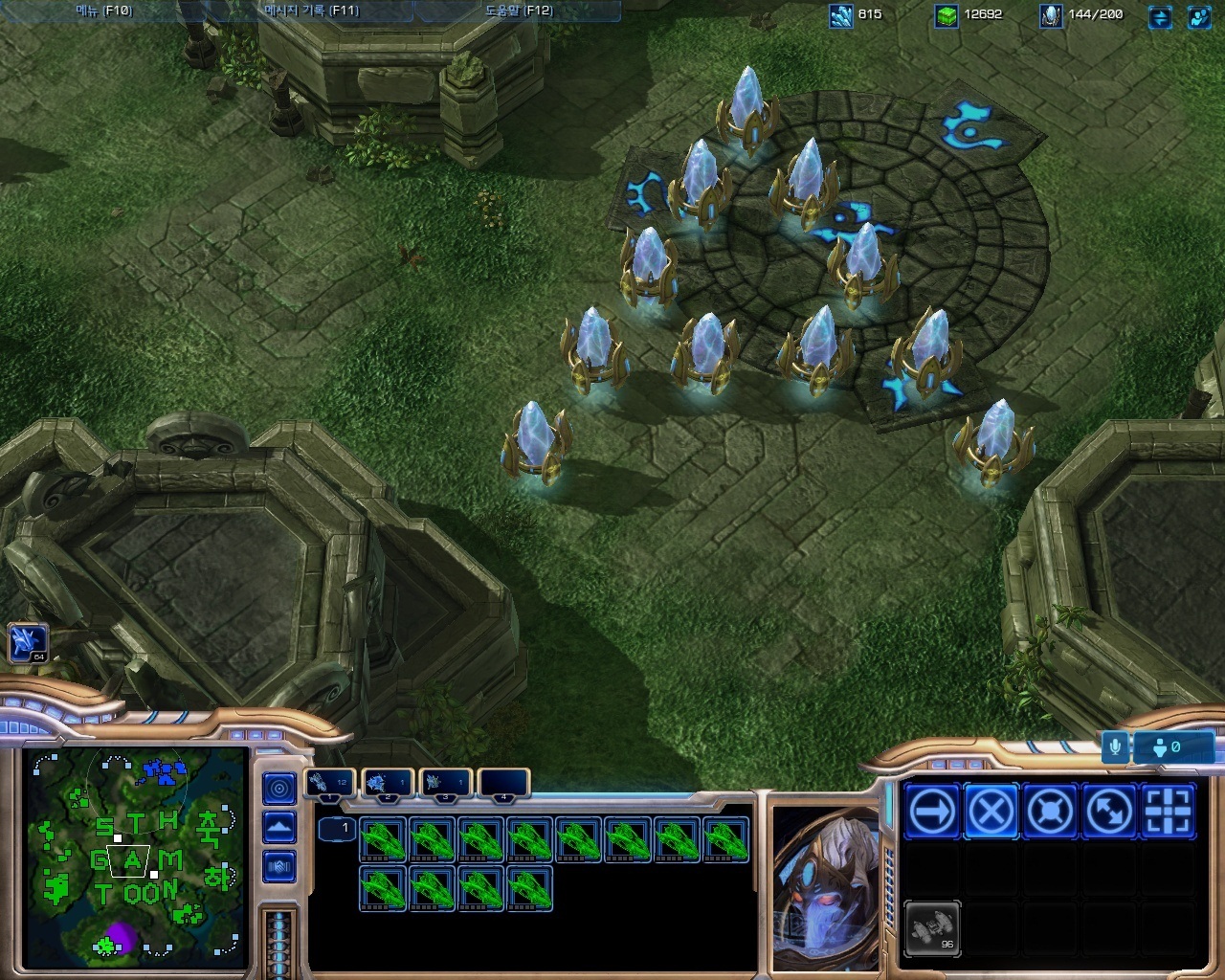This screenshot has height=980, width=1225.
Task: Open the 메시지 기록 (F11) message log
Action: pyautogui.click(x=311, y=11)
